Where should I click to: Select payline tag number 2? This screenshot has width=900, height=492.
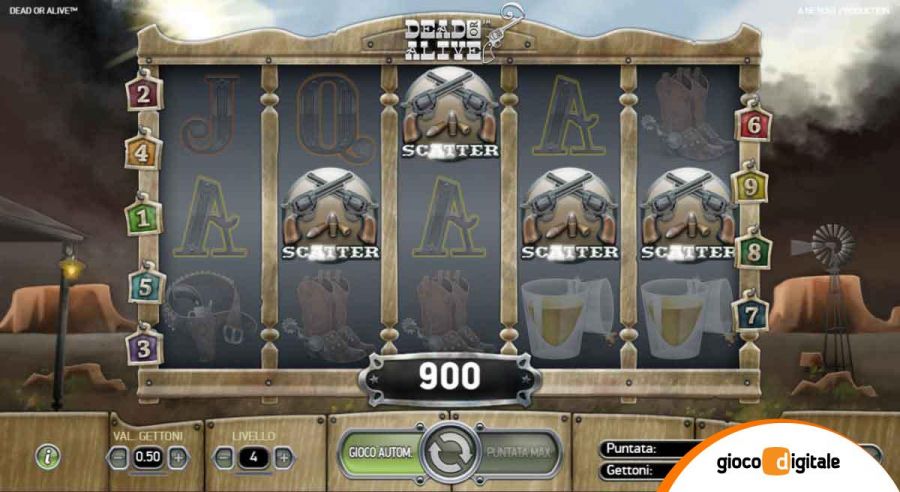[x=144, y=94]
